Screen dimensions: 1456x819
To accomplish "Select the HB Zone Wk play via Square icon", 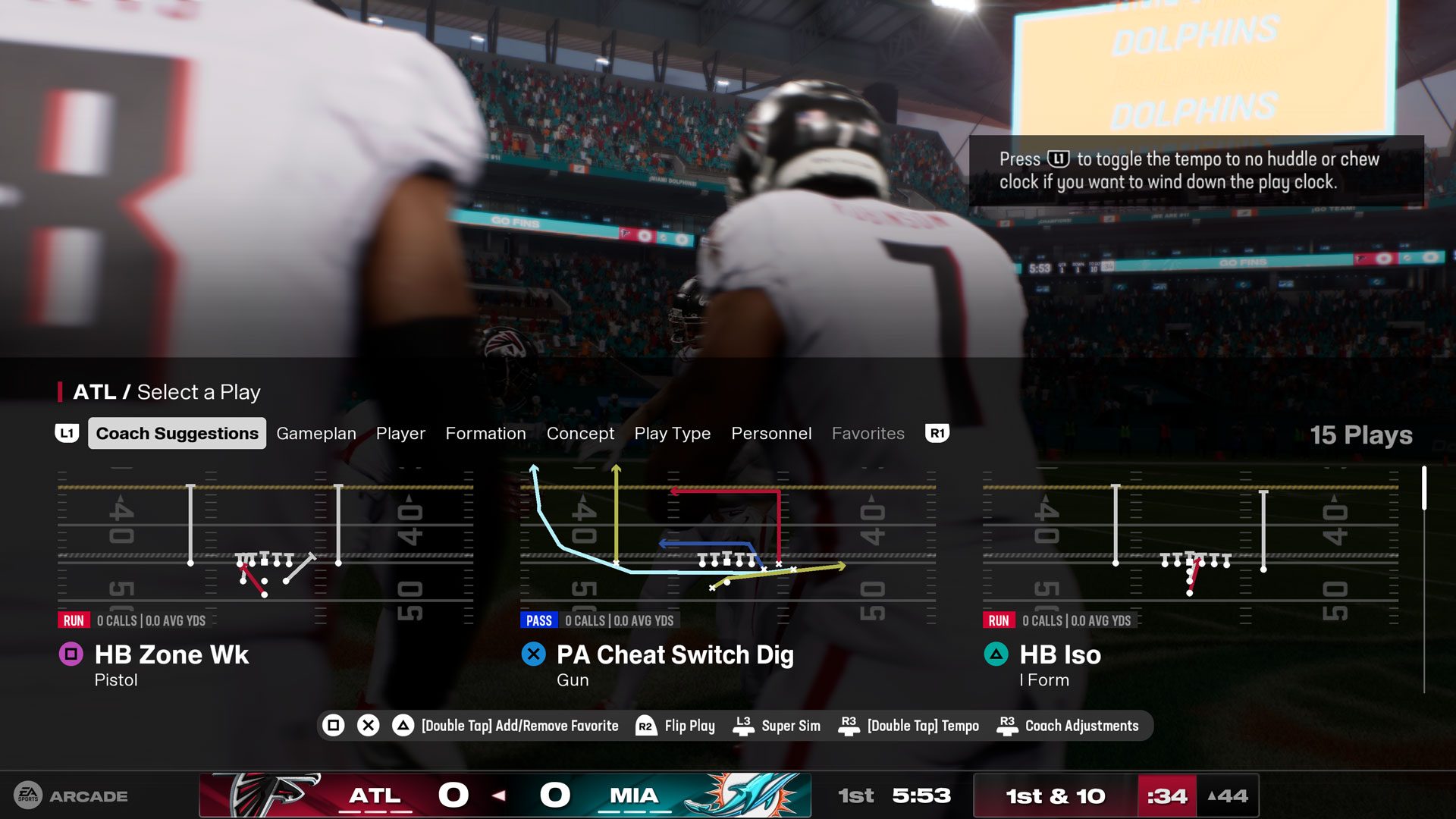I will 72,654.
